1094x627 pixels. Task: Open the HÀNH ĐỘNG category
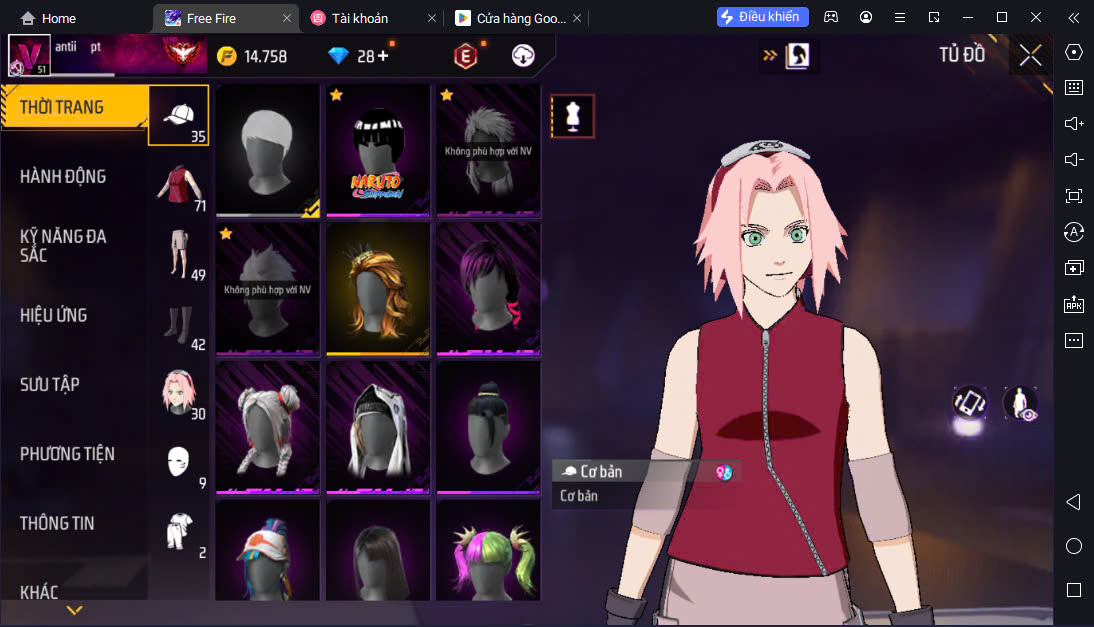(x=63, y=177)
